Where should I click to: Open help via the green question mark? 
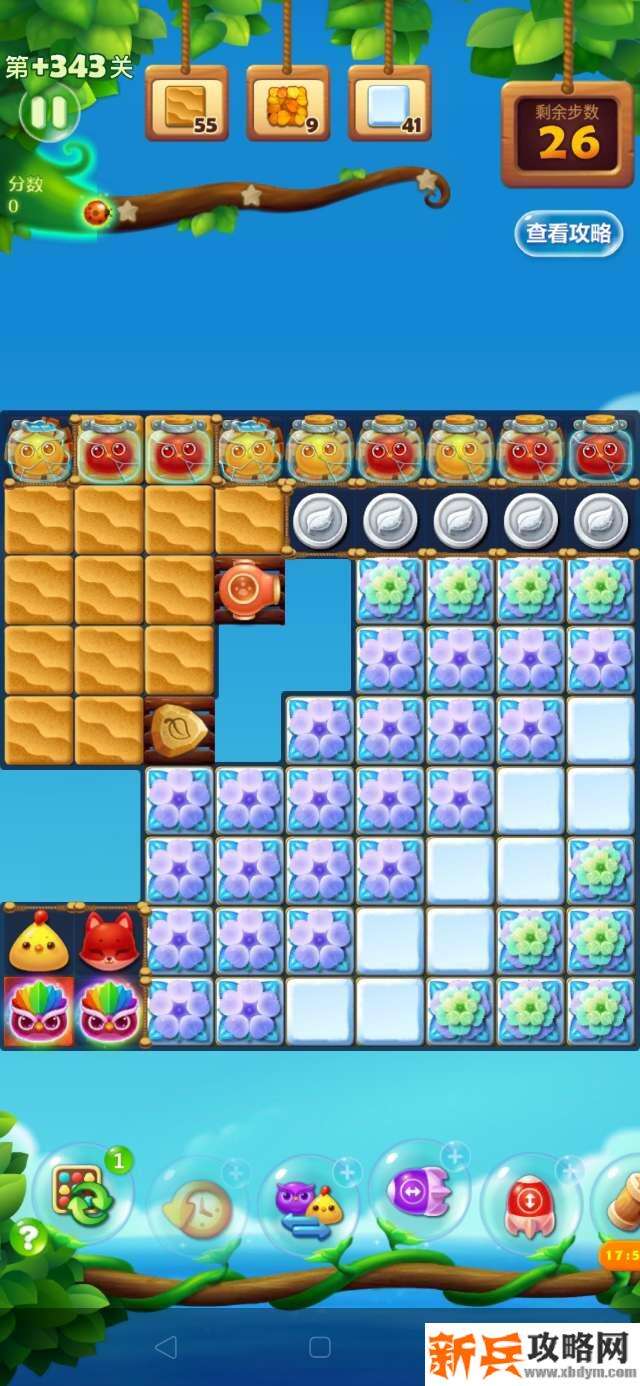pyautogui.click(x=28, y=1238)
